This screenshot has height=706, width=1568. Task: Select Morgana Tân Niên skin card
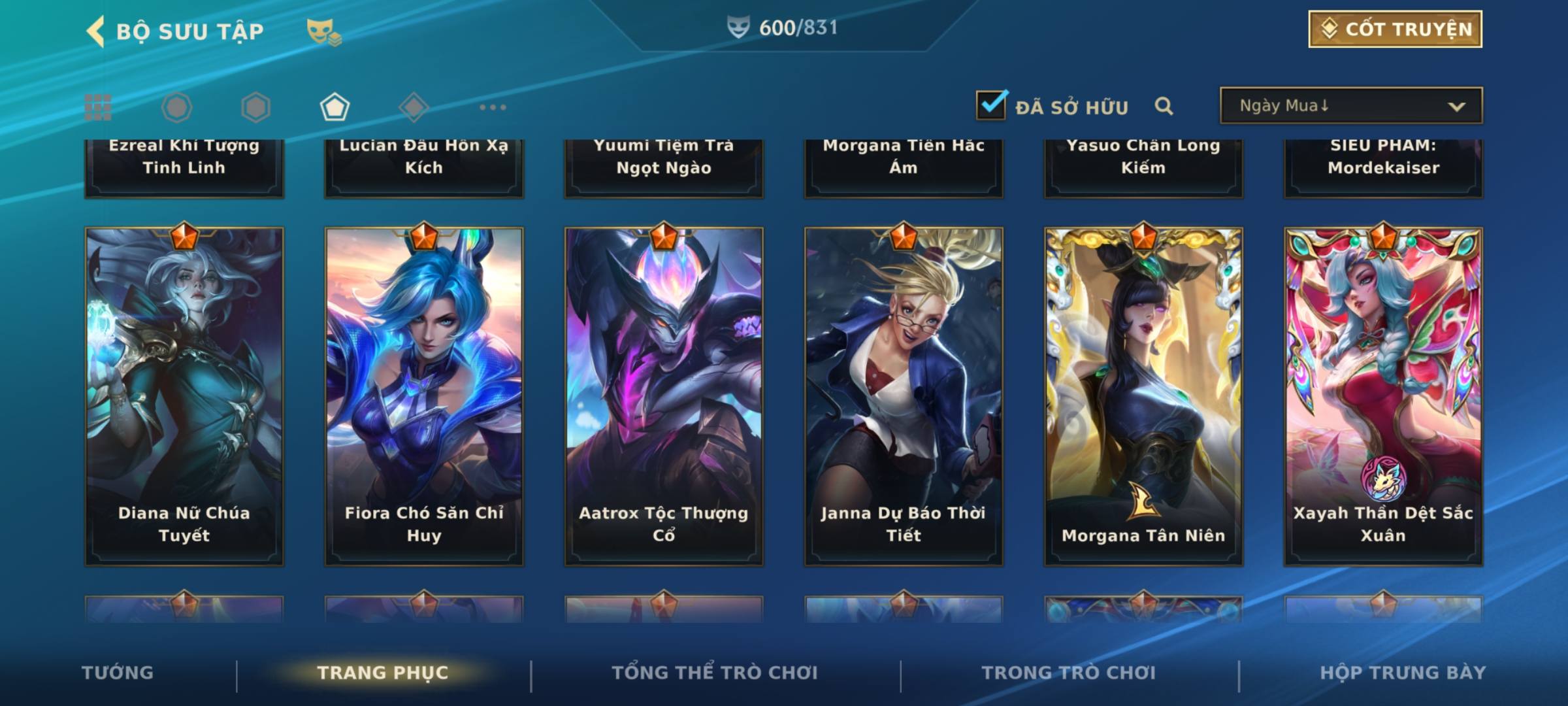pyautogui.click(x=1143, y=395)
